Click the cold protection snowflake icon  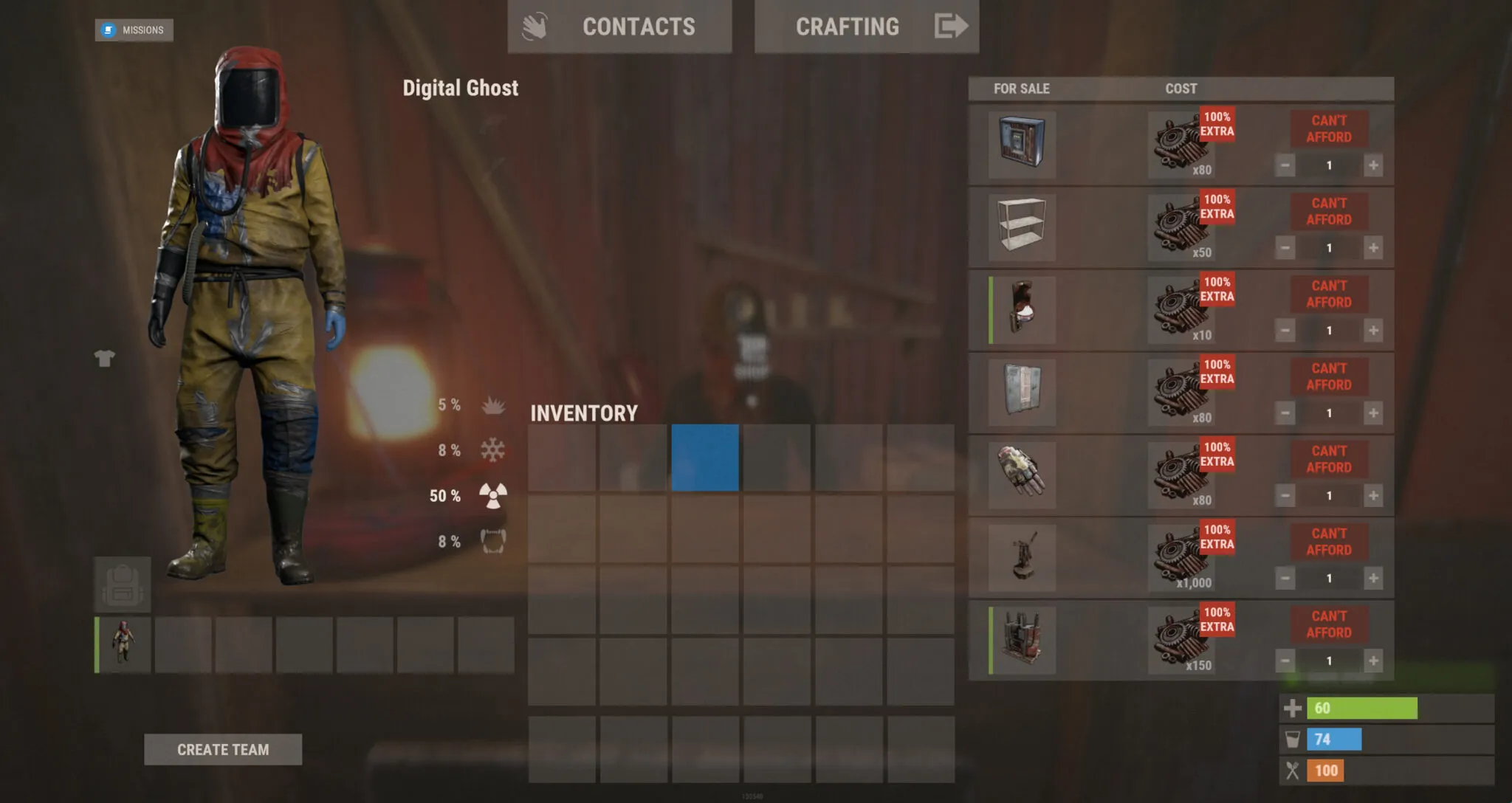(493, 450)
